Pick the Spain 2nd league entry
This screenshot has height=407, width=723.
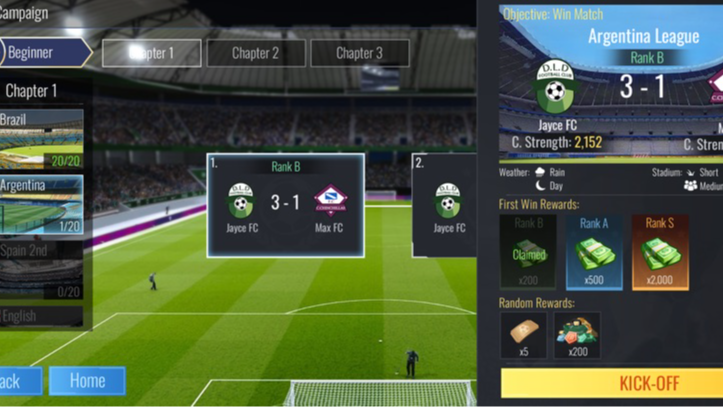[41, 269]
